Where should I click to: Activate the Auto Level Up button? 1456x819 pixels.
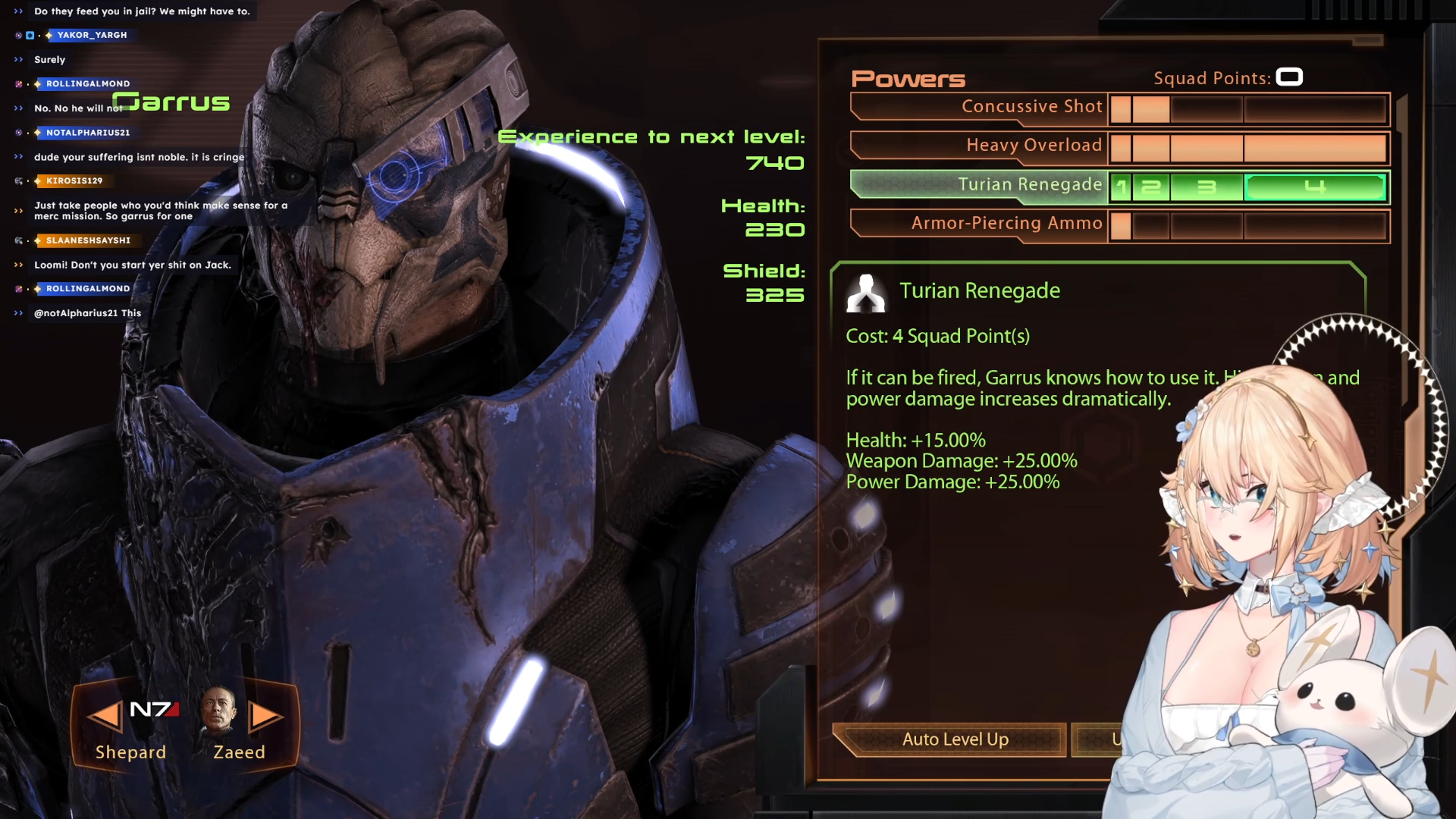(955, 739)
